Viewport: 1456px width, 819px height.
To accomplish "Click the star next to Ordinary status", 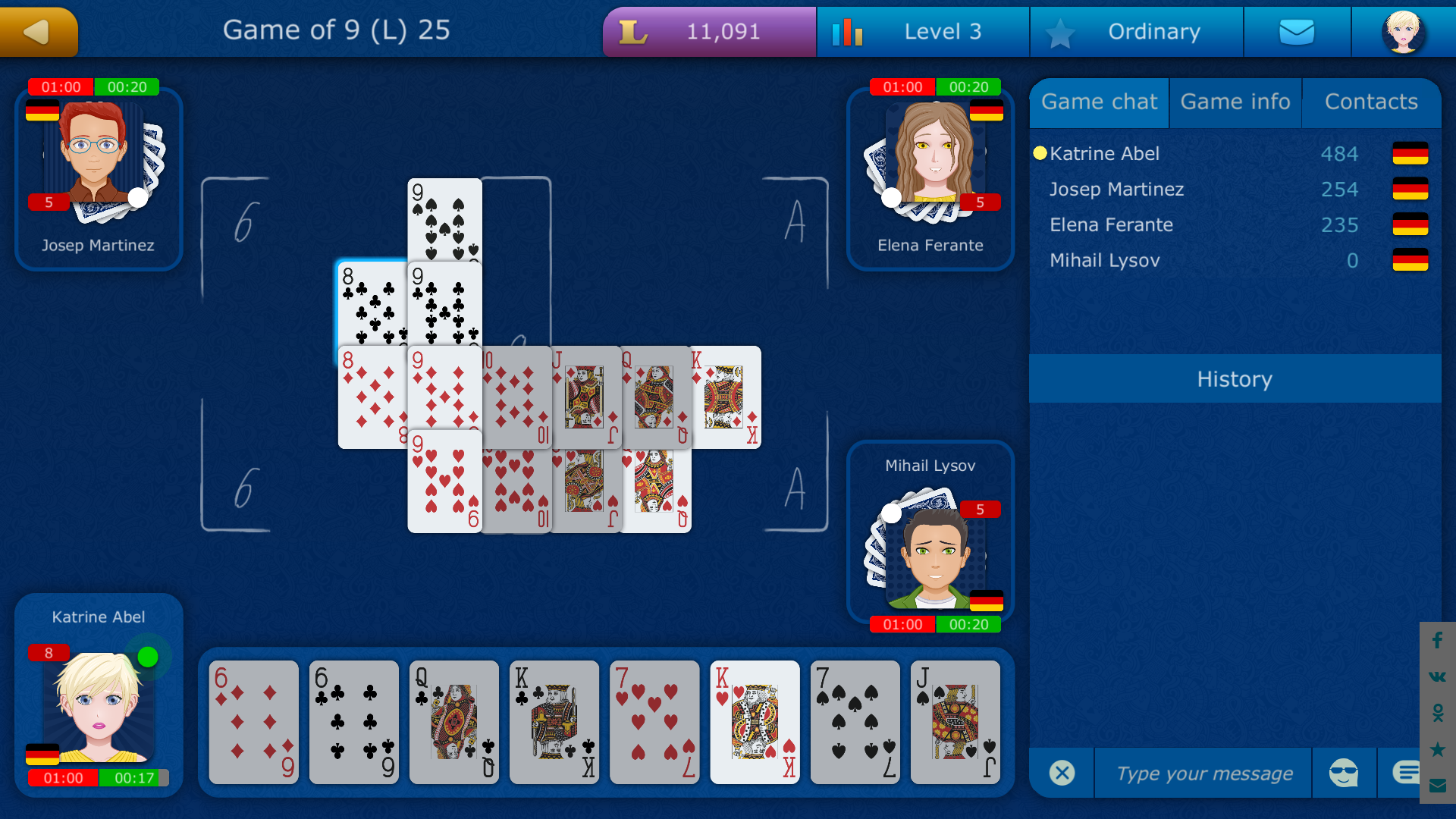I will tap(1061, 31).
